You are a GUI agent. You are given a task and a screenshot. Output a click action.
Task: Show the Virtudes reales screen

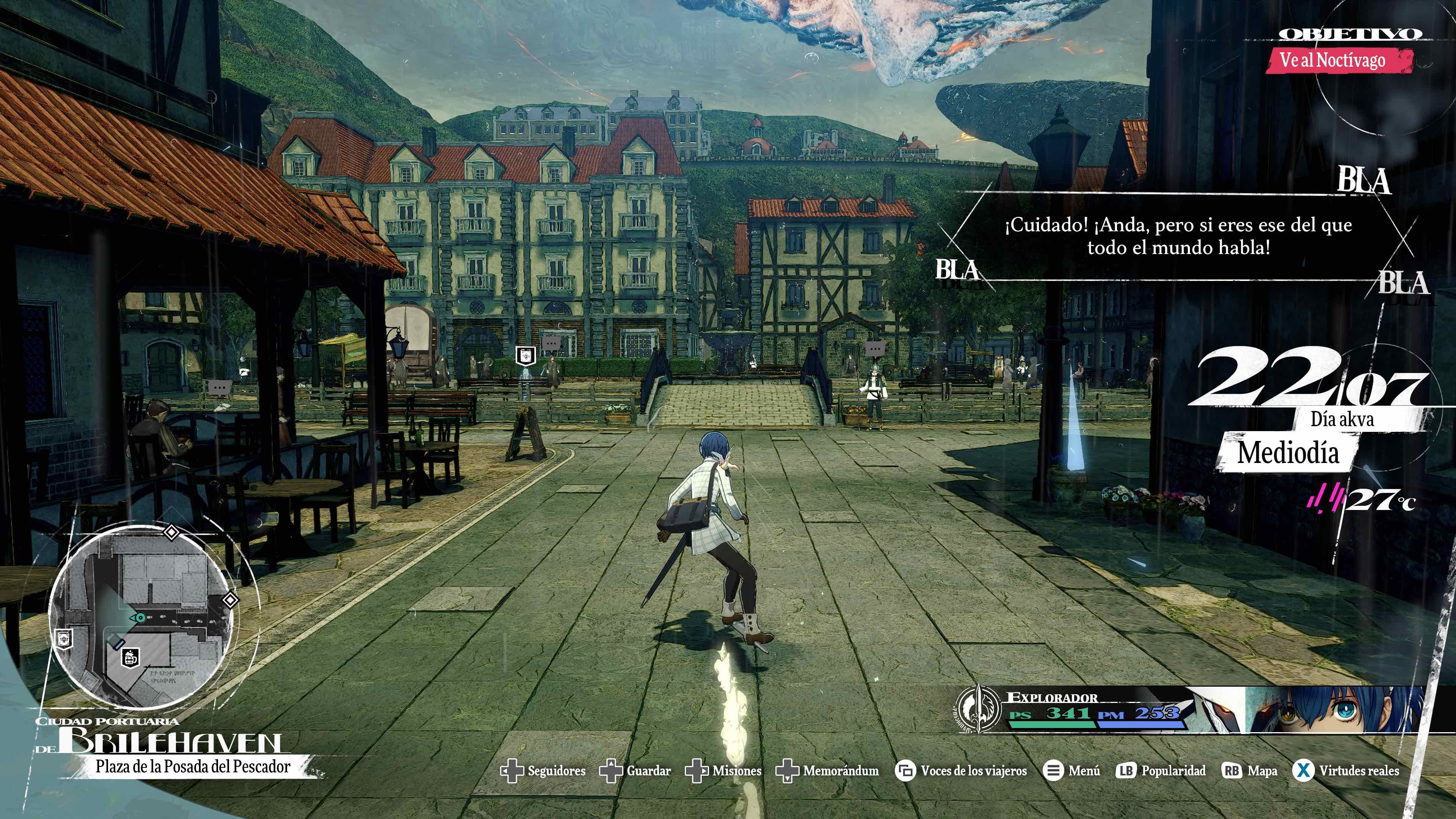click(1346, 771)
